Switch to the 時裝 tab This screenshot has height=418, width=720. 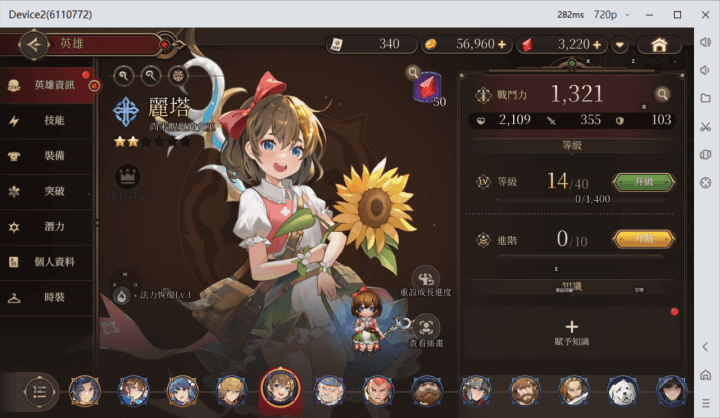pos(50,298)
